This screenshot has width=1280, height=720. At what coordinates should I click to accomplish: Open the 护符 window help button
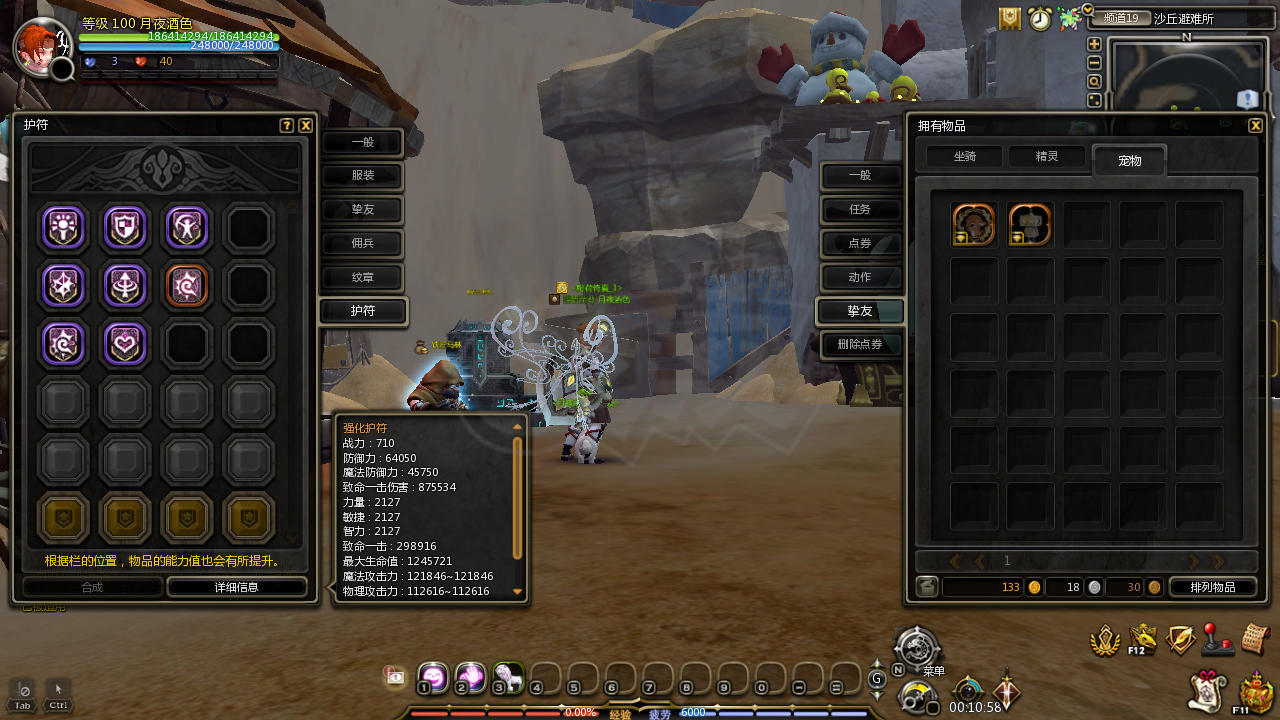pyautogui.click(x=287, y=126)
